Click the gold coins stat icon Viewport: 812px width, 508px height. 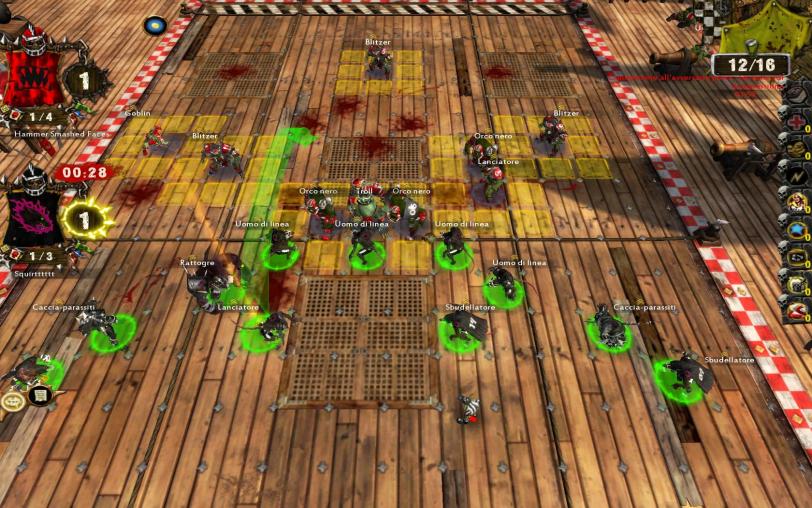coord(796,149)
